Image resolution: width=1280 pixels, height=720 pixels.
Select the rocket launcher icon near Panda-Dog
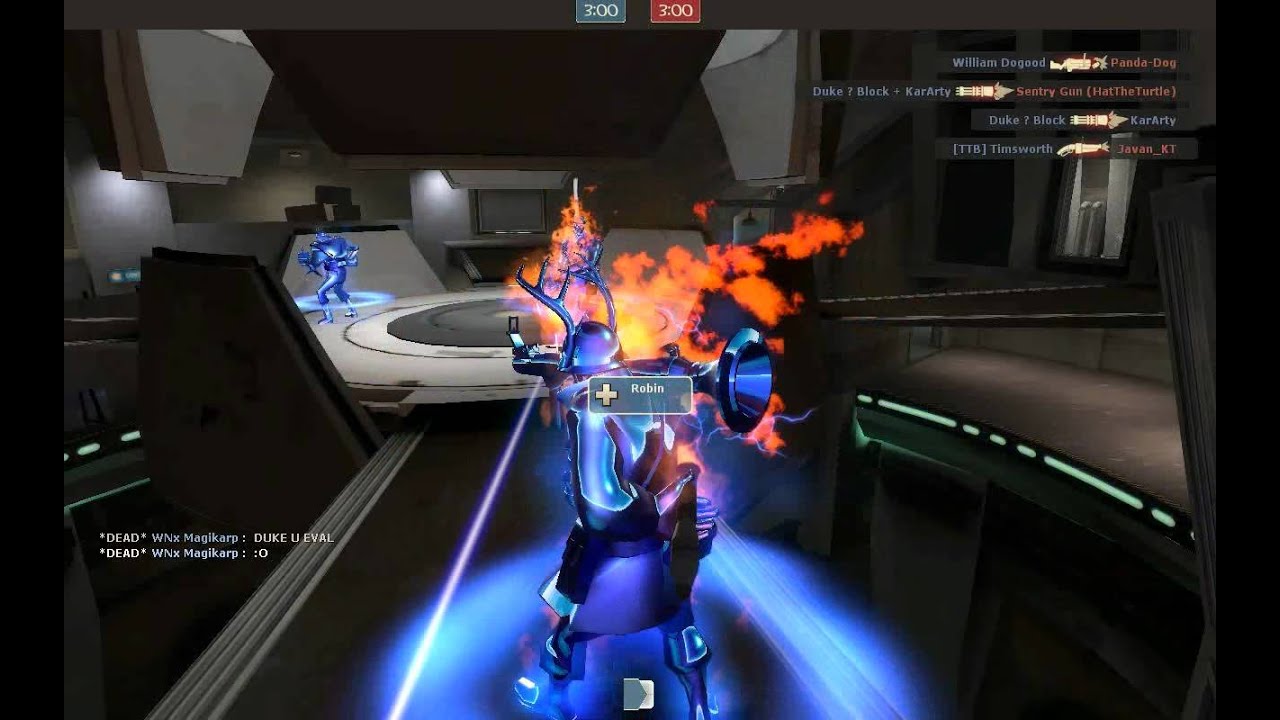[x=1070, y=62]
